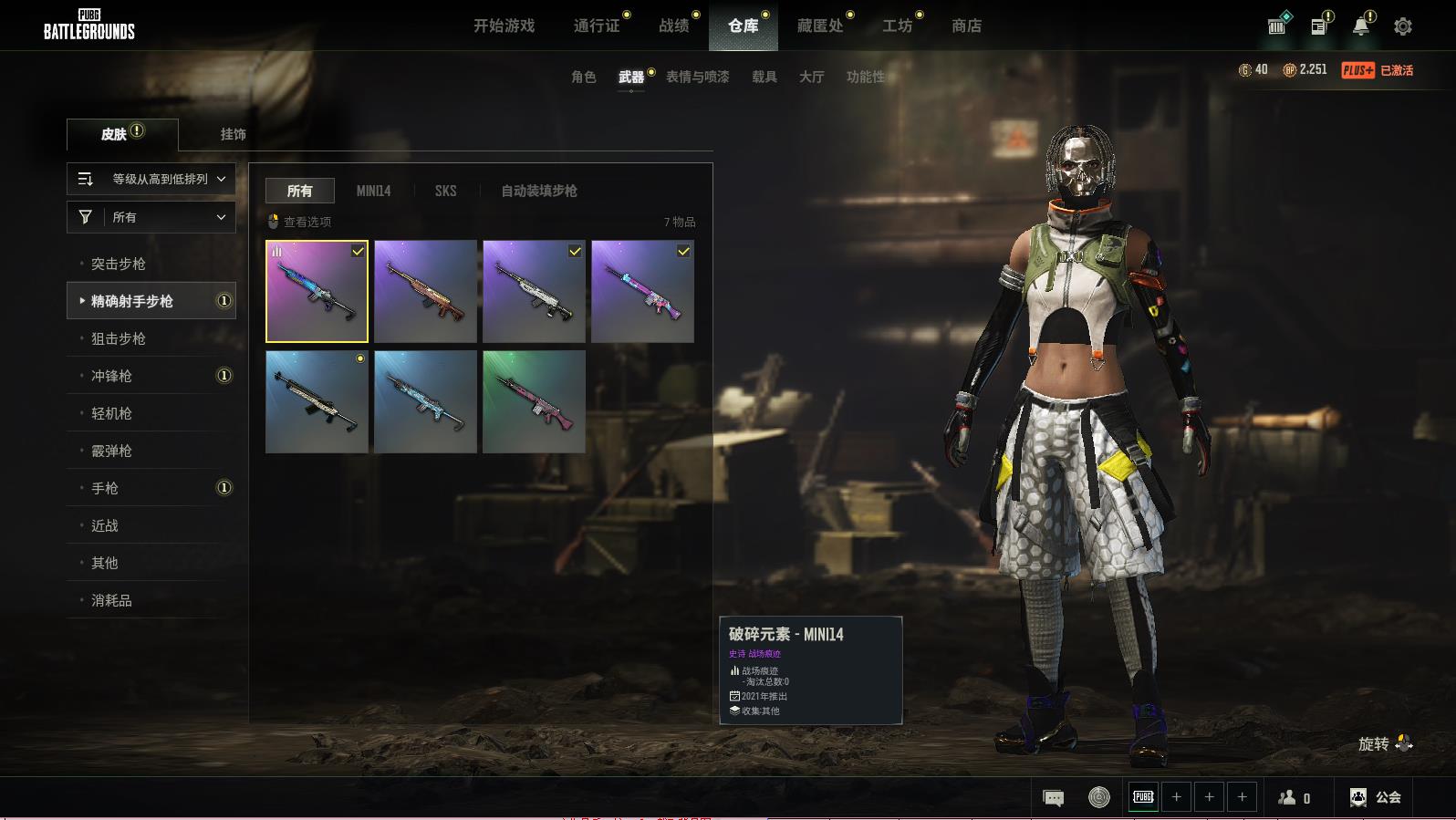
Task: Select the 突击步枪 weapon category
Action: click(x=119, y=264)
